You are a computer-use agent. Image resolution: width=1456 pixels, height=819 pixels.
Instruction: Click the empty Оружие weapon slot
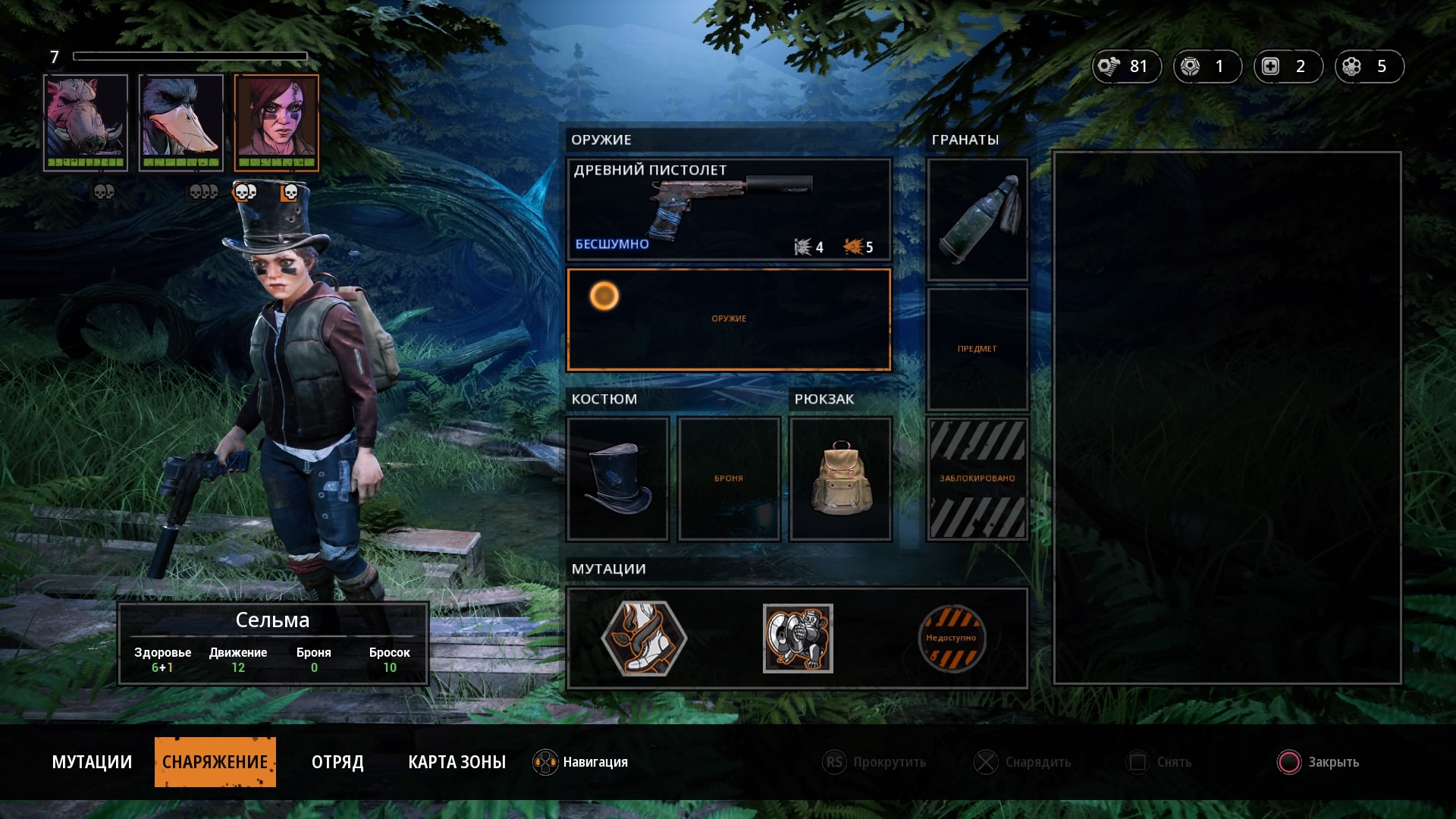728,319
